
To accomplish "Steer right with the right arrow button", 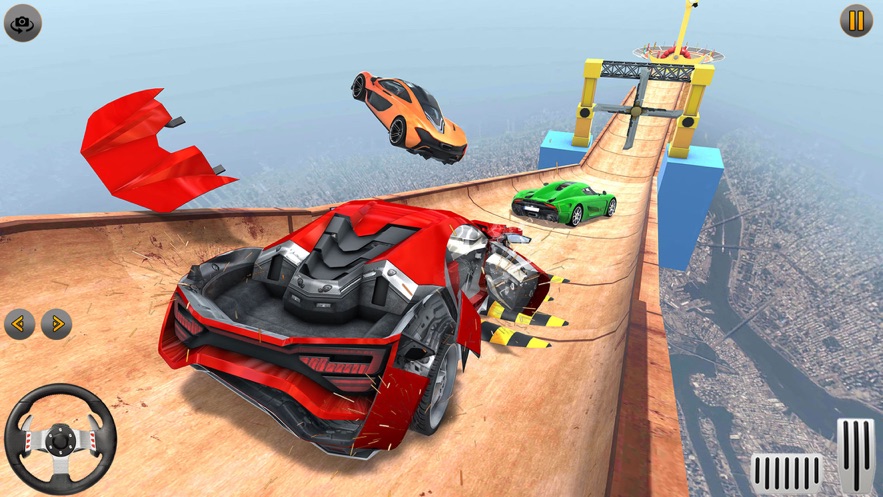I will 56,323.
